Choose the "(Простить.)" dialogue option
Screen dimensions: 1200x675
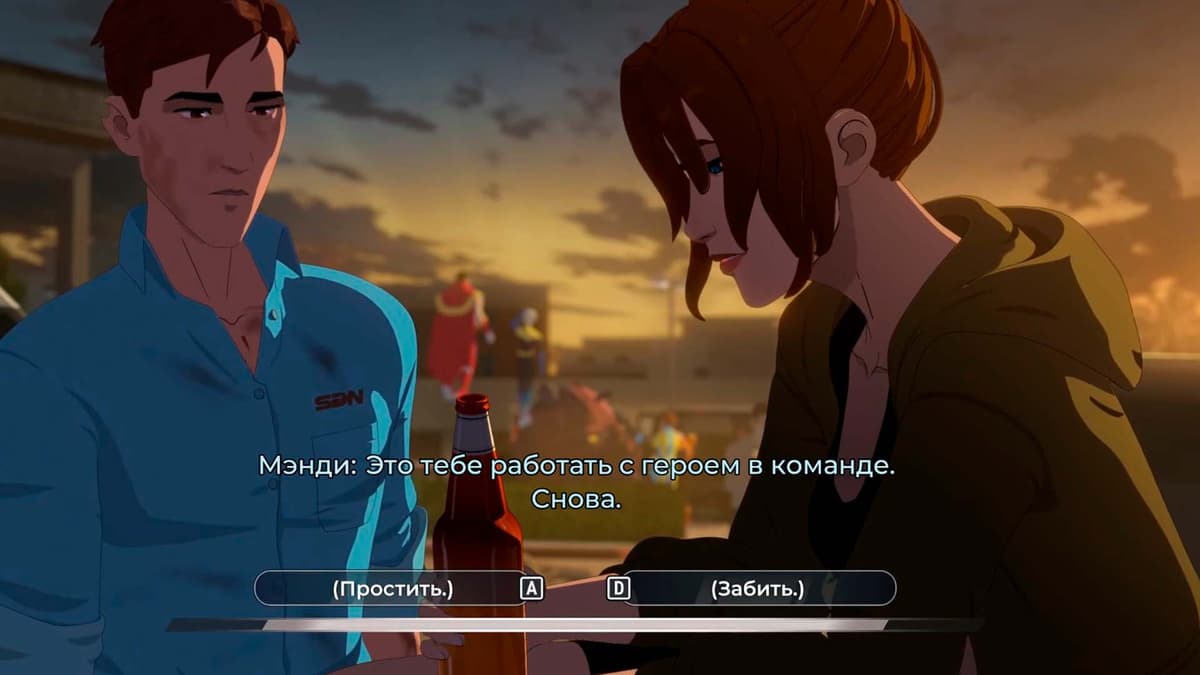tap(392, 589)
